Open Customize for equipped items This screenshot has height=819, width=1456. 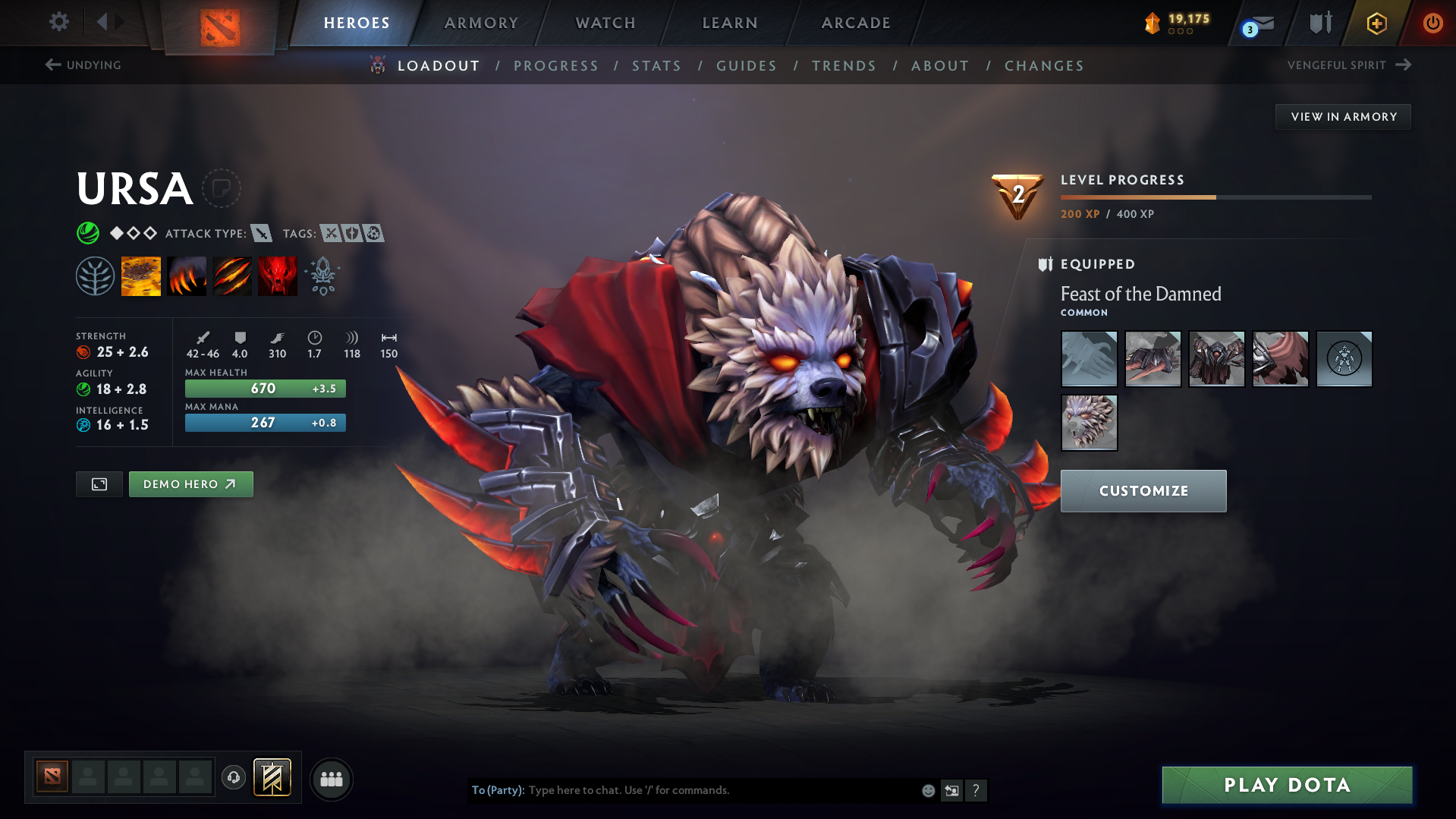(1143, 491)
